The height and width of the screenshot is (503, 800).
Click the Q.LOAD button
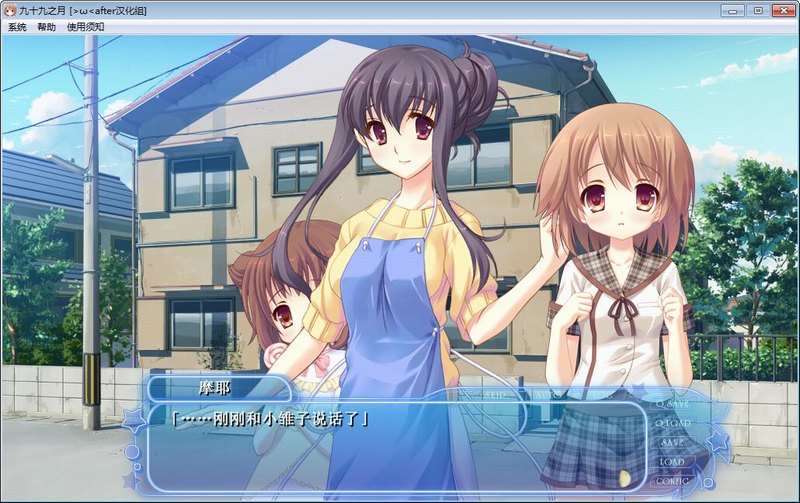(x=672, y=423)
